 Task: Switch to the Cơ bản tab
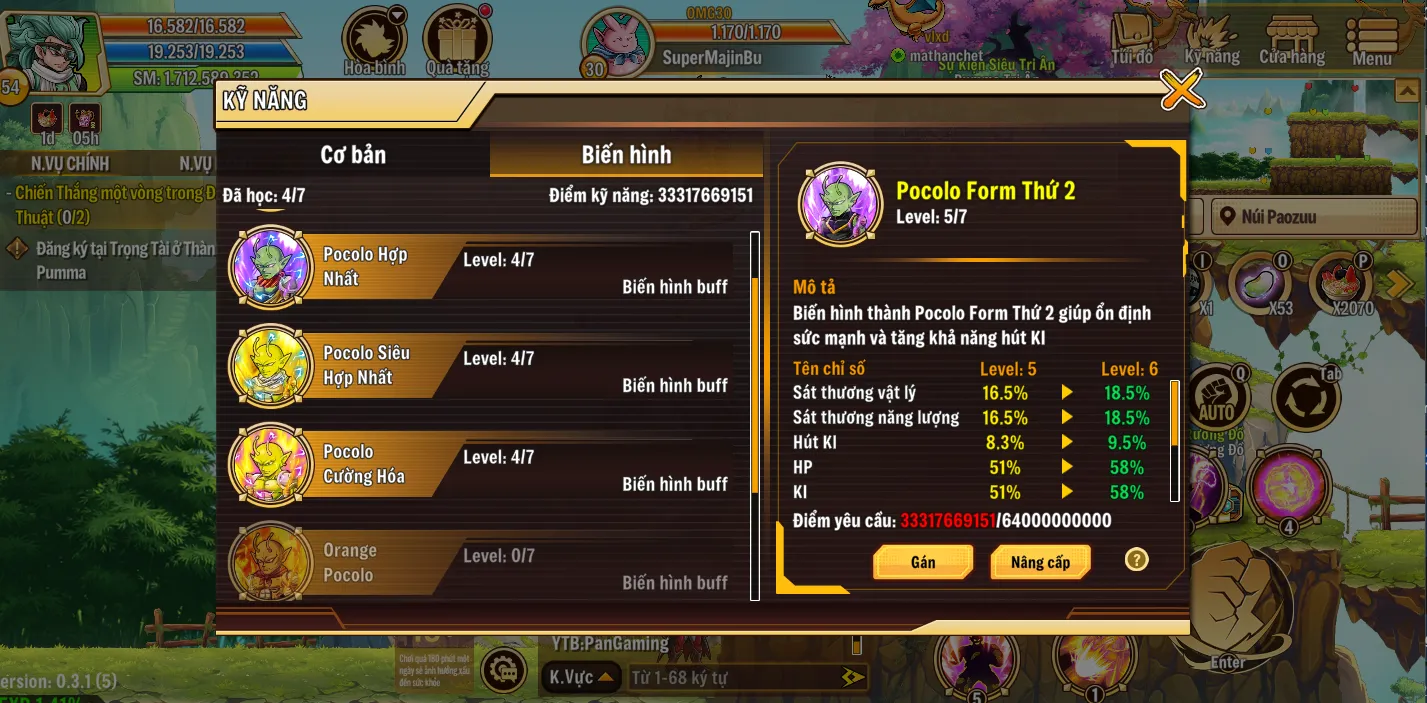[x=353, y=155]
